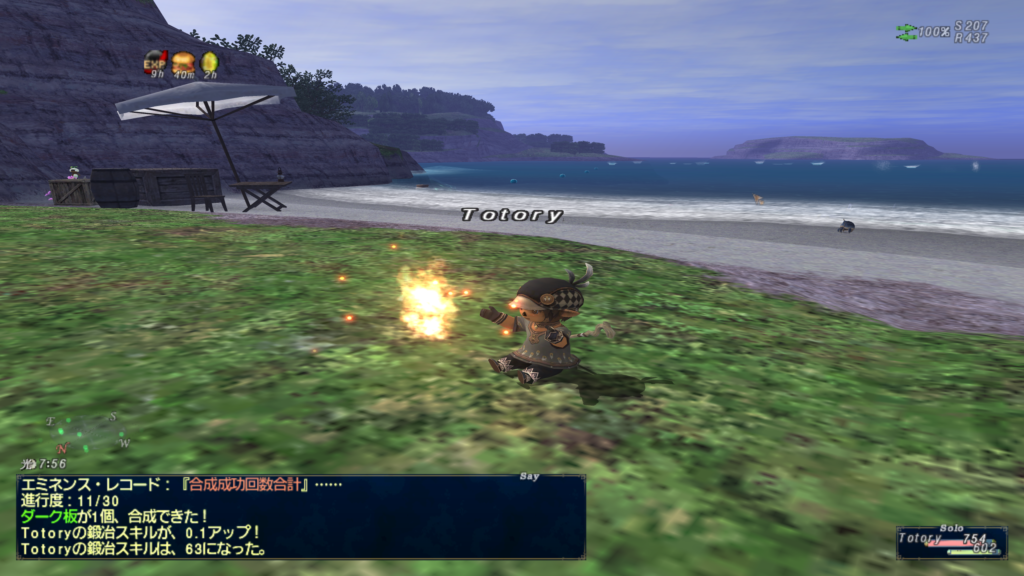Click the hamburger food buff icon
This screenshot has height=576, width=1024.
[x=183, y=62]
